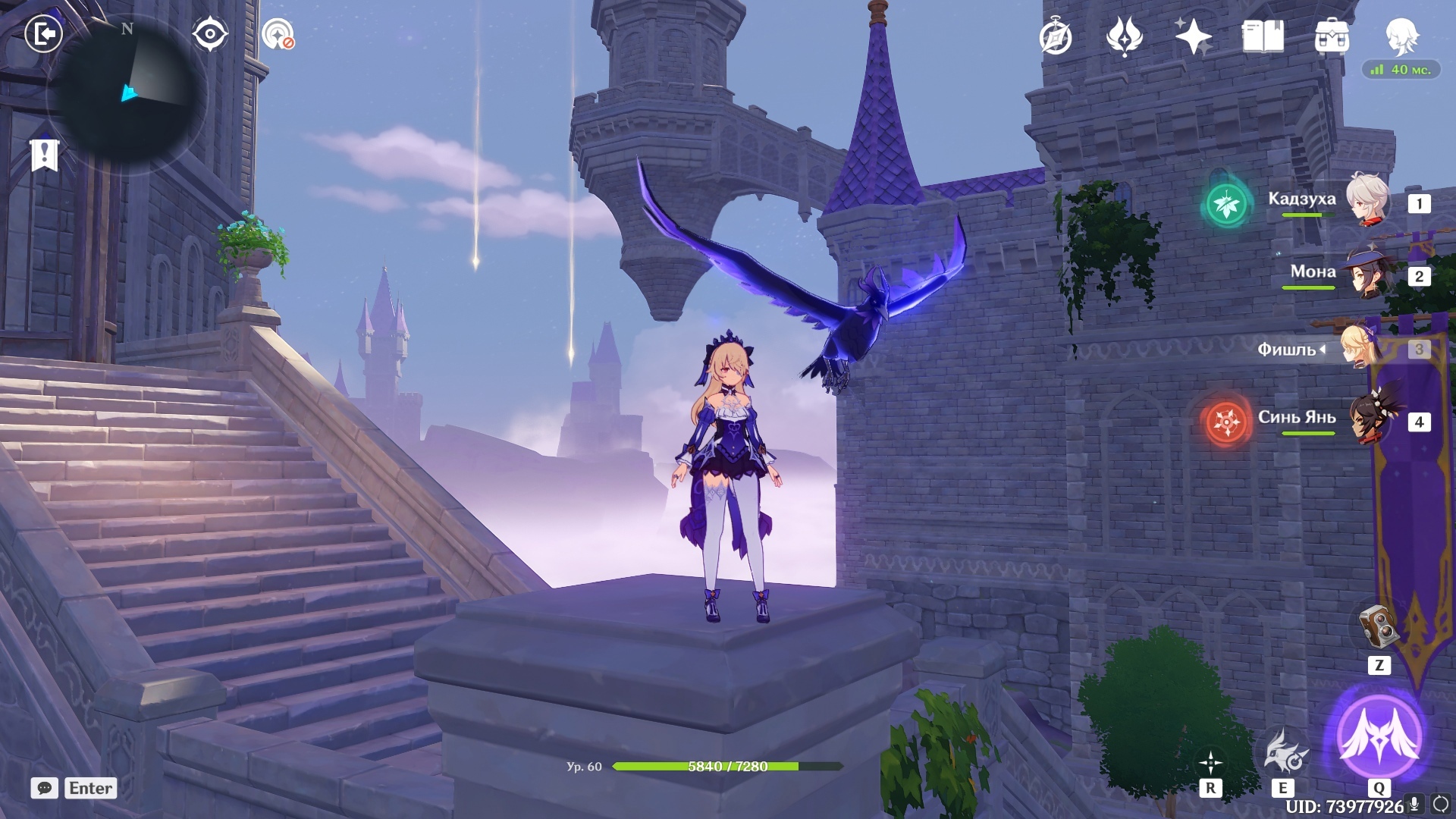Screen dimensions: 1456x819
Task: Open the quest bookmark with exclamation mark
Action: coord(45,154)
